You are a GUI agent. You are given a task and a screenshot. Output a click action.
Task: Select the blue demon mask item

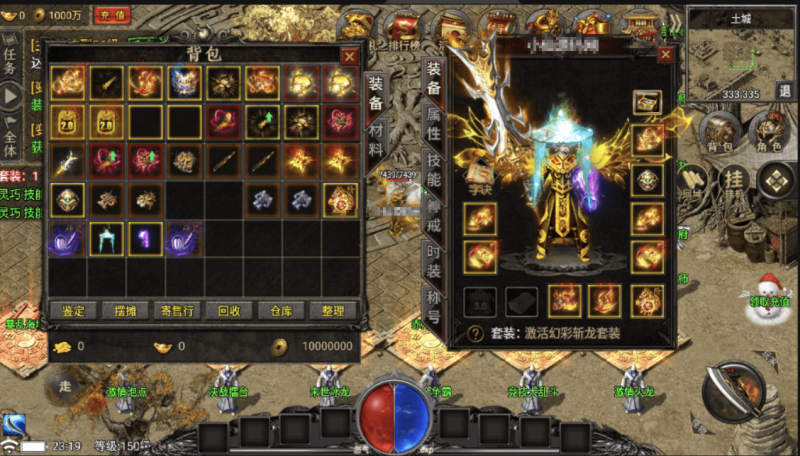[183, 83]
